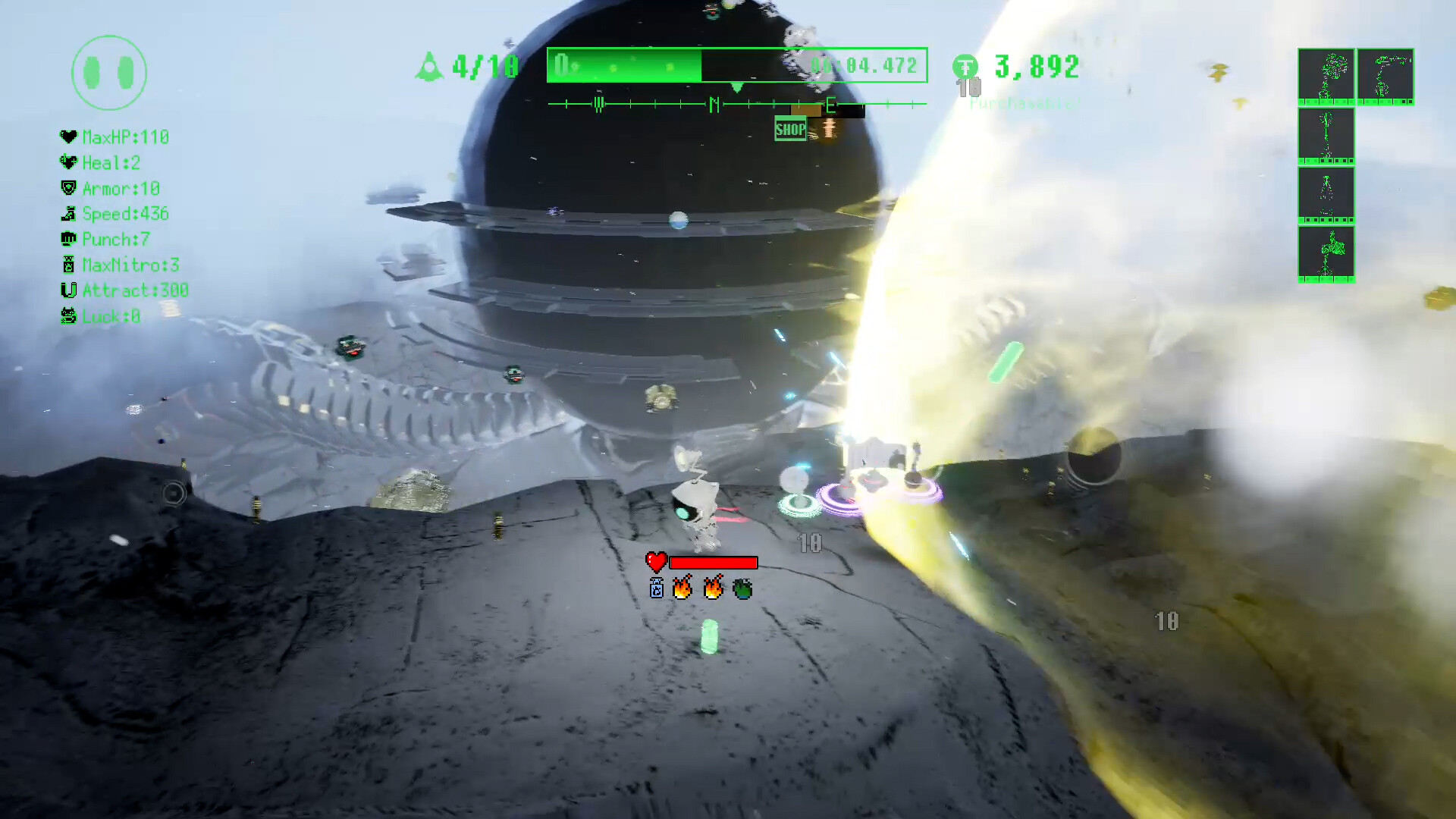The image size is (1456, 819).
Task: Click the nitro bottle icon under the health bar
Action: pos(657,588)
